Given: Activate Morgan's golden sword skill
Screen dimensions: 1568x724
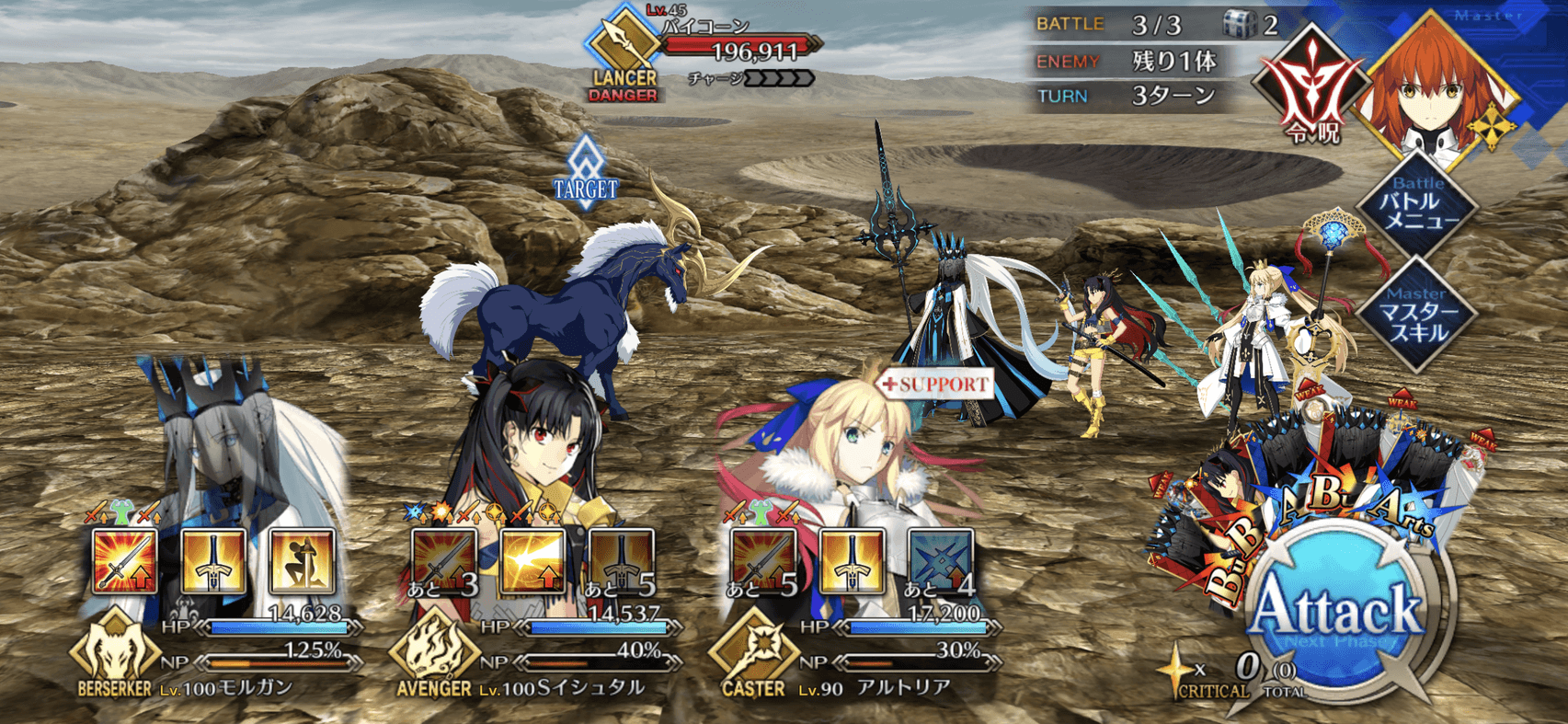Looking at the screenshot, I should pyautogui.click(x=212, y=561).
